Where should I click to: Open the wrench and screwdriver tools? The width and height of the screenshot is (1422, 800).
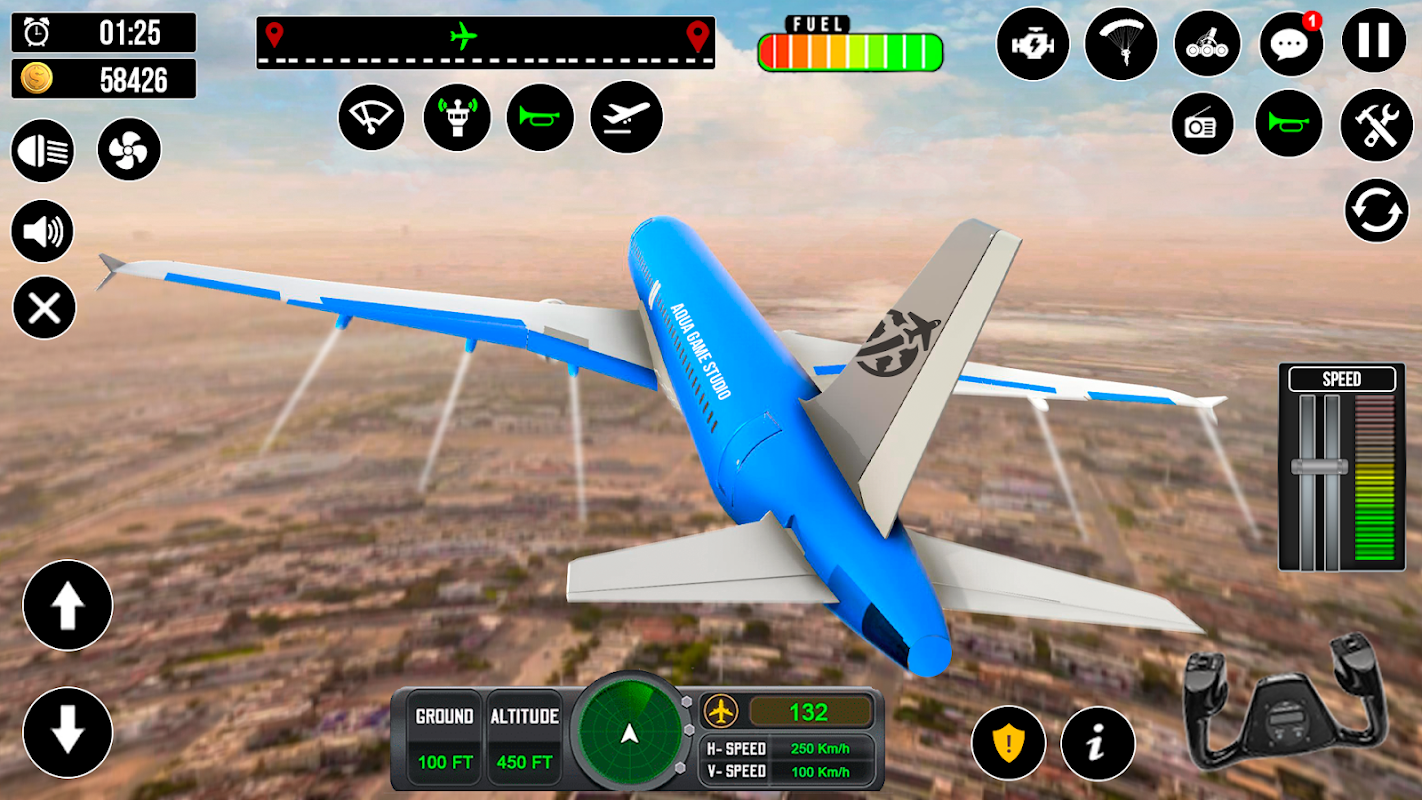coord(1376,125)
